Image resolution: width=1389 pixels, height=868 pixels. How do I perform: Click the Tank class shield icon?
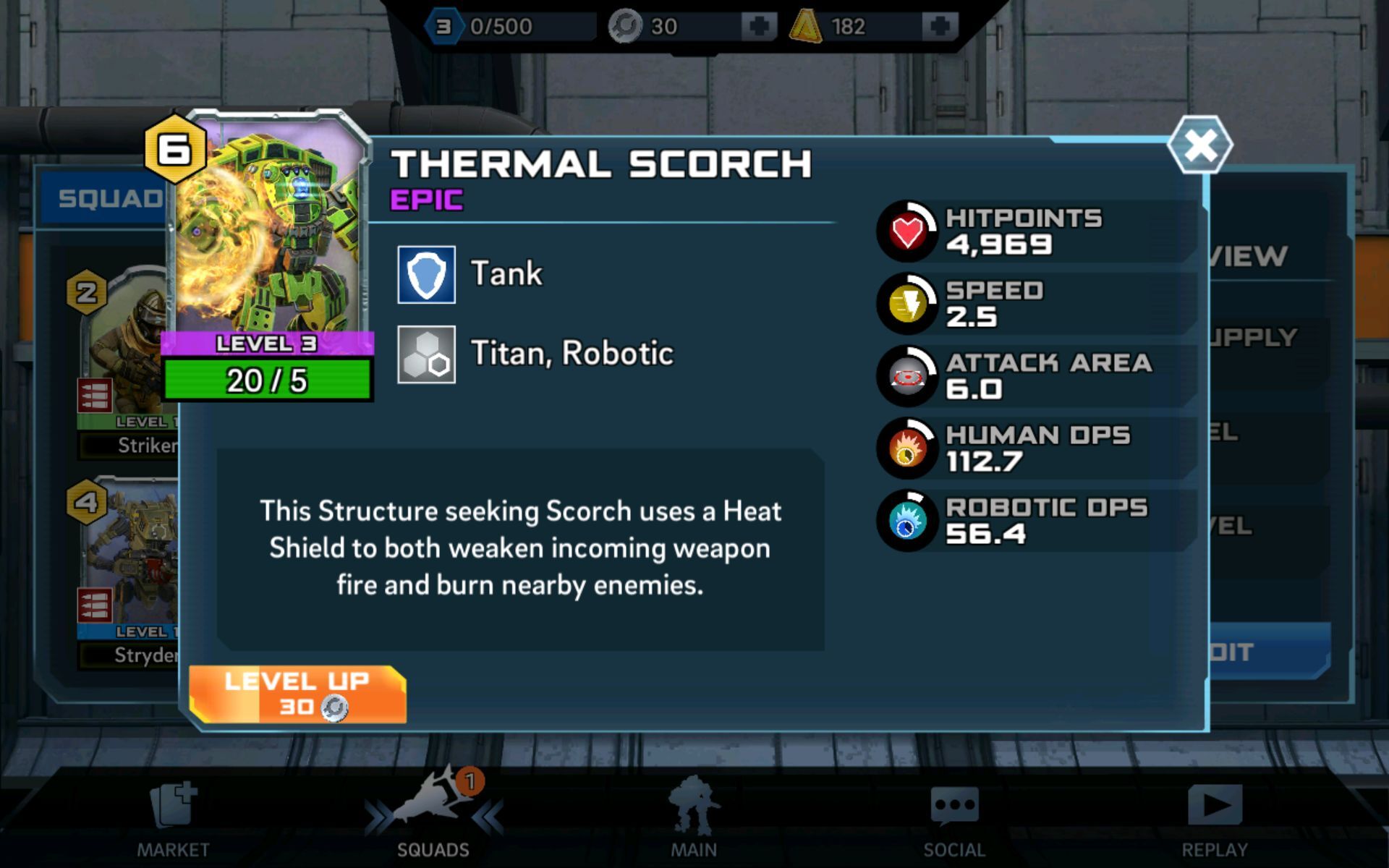click(427, 273)
